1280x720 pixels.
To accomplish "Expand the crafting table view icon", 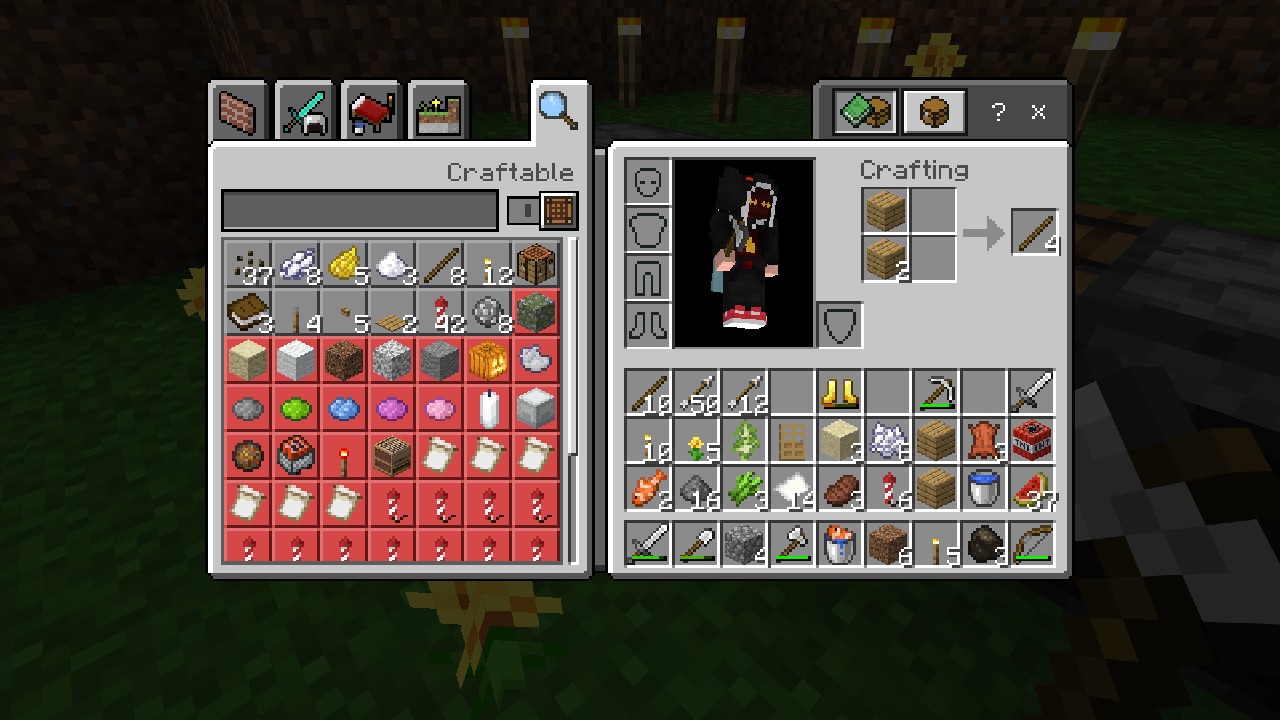I will click(x=933, y=111).
